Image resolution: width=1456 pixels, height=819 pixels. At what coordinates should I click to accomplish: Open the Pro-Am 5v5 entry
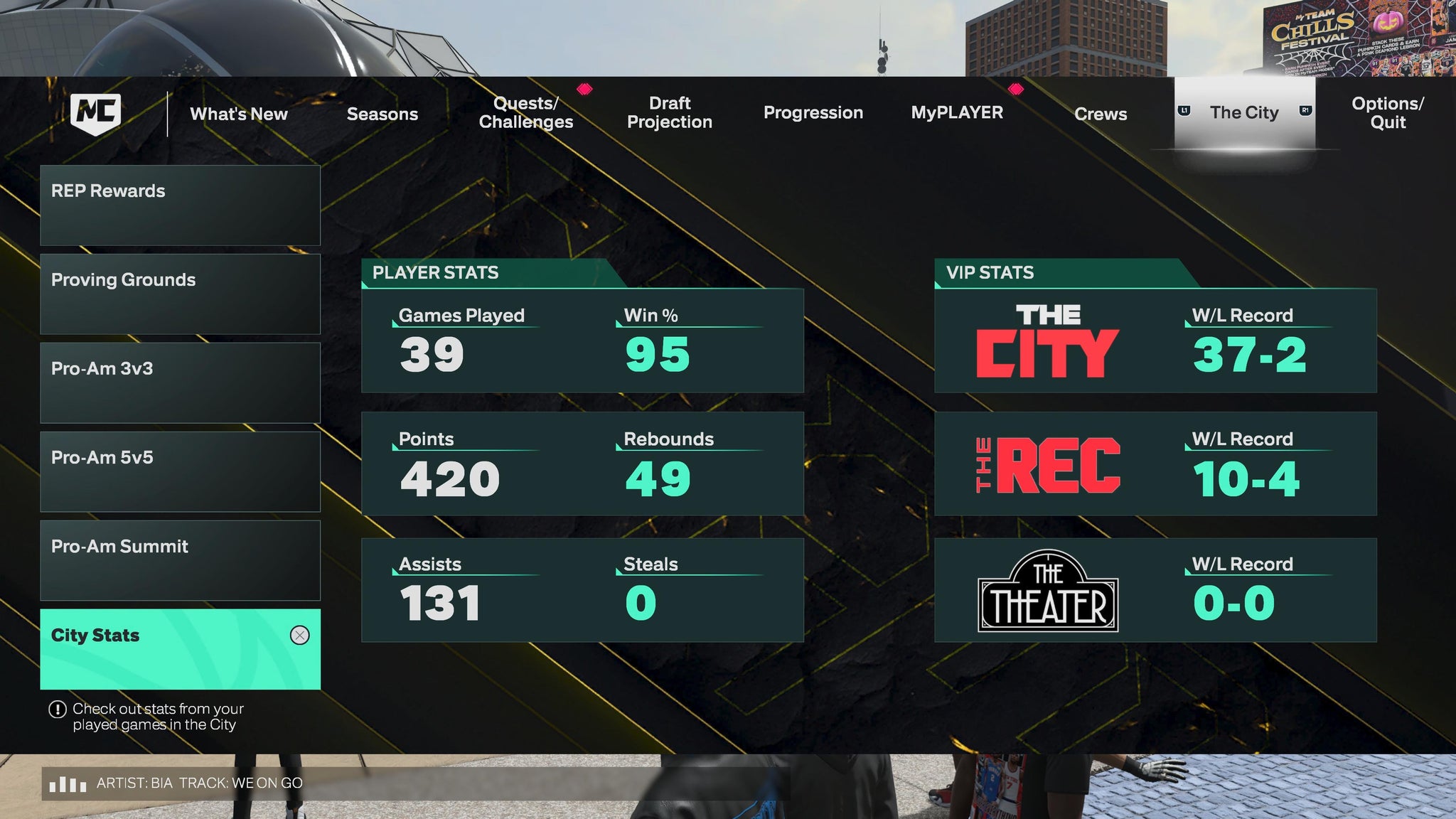pyautogui.click(x=180, y=472)
